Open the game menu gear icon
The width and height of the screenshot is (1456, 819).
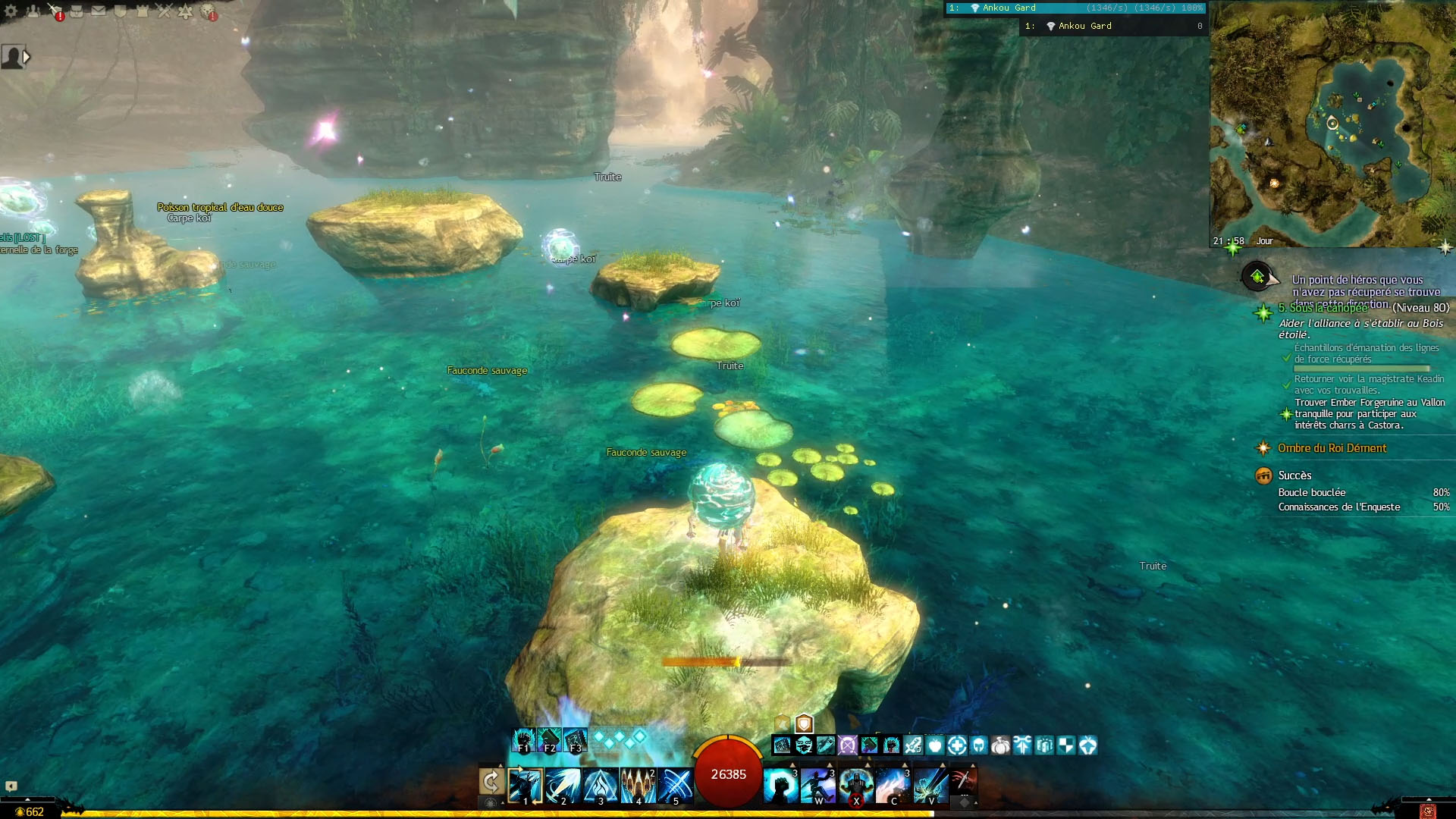click(x=11, y=11)
